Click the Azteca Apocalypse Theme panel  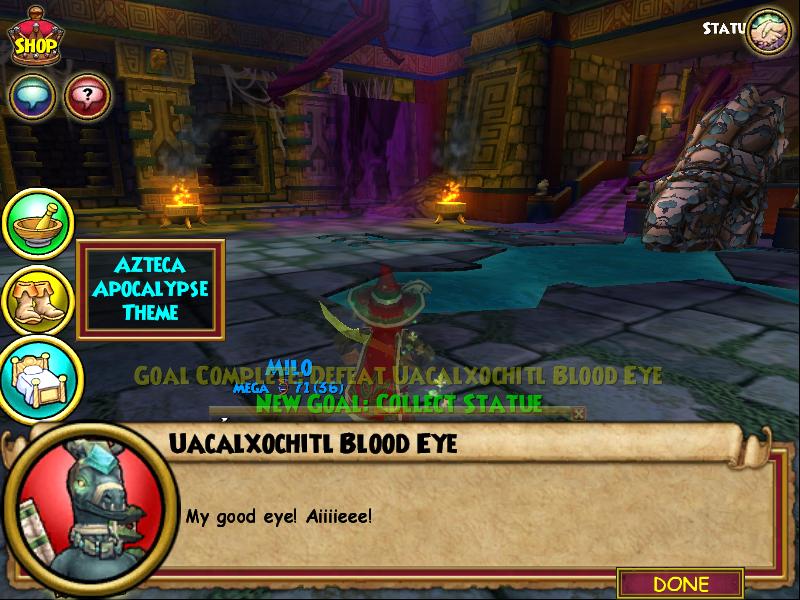tap(150, 289)
